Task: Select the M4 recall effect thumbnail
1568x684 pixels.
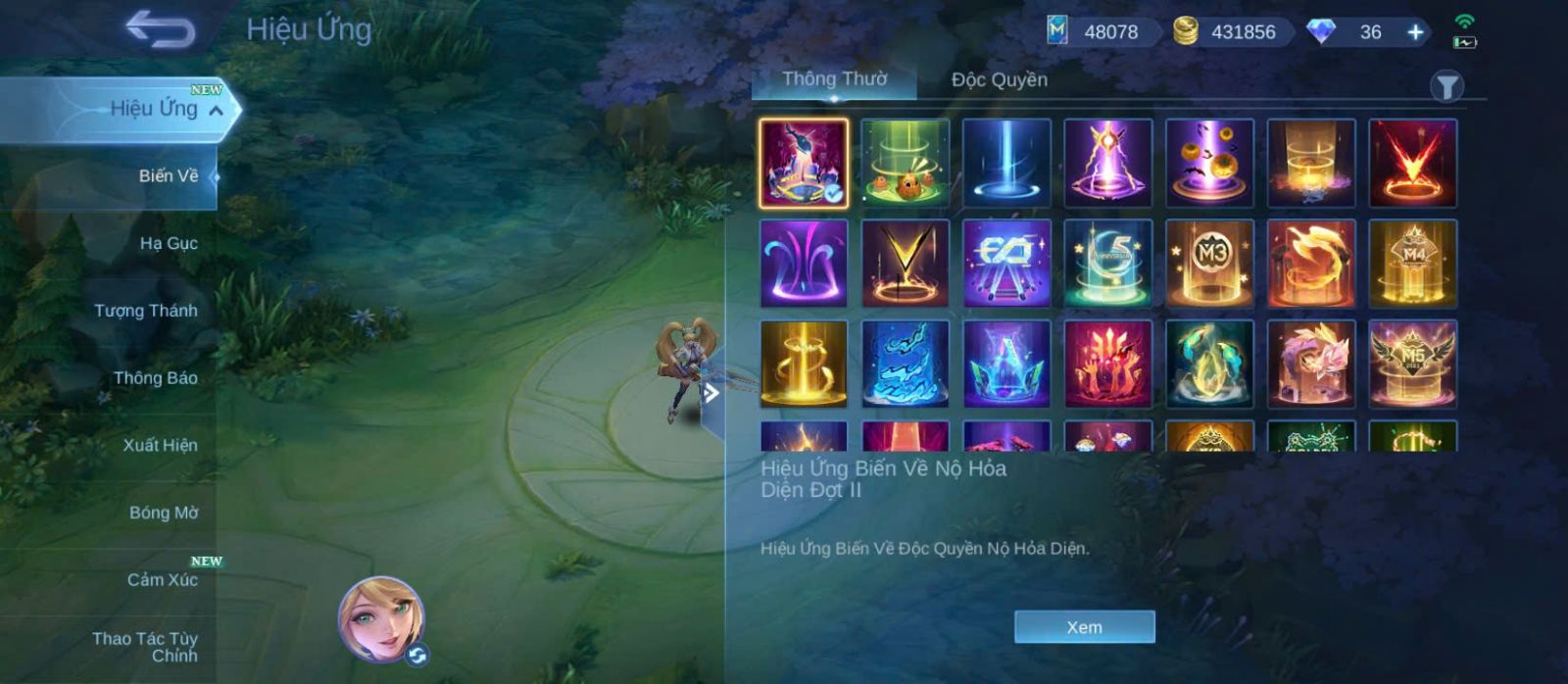Action: click(1412, 263)
